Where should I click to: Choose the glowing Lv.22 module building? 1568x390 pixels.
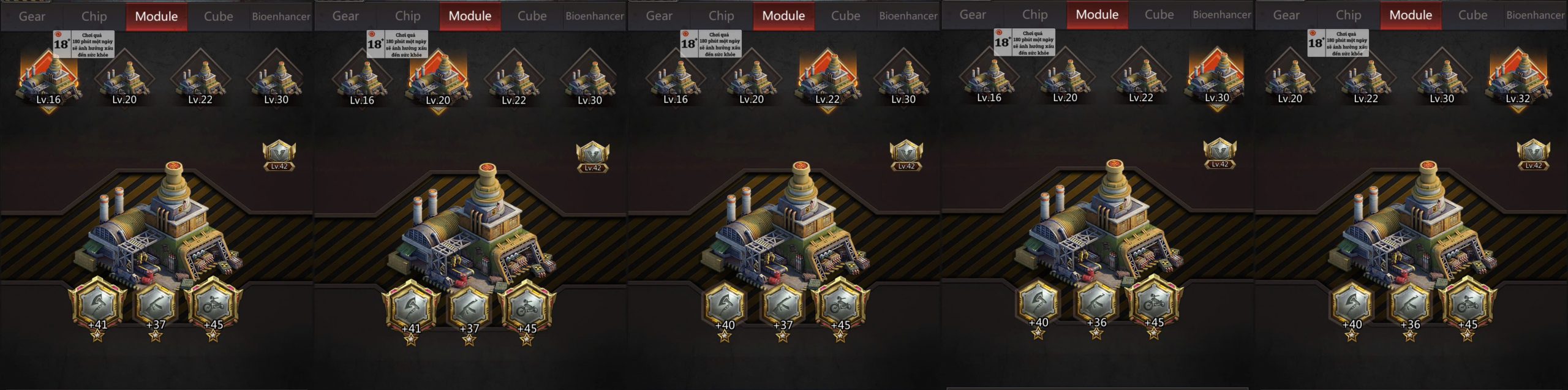827,80
